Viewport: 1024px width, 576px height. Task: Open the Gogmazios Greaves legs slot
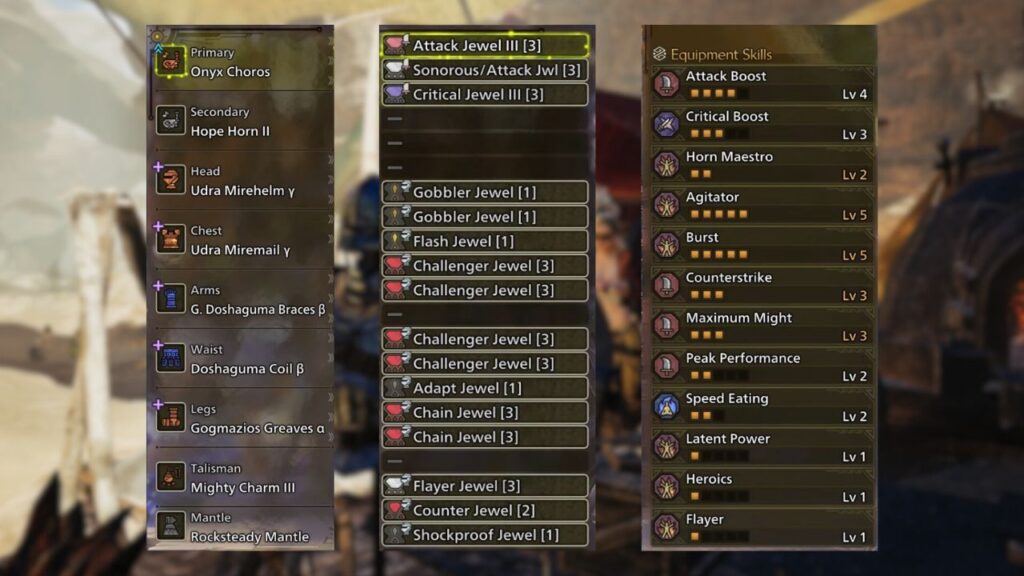240,418
